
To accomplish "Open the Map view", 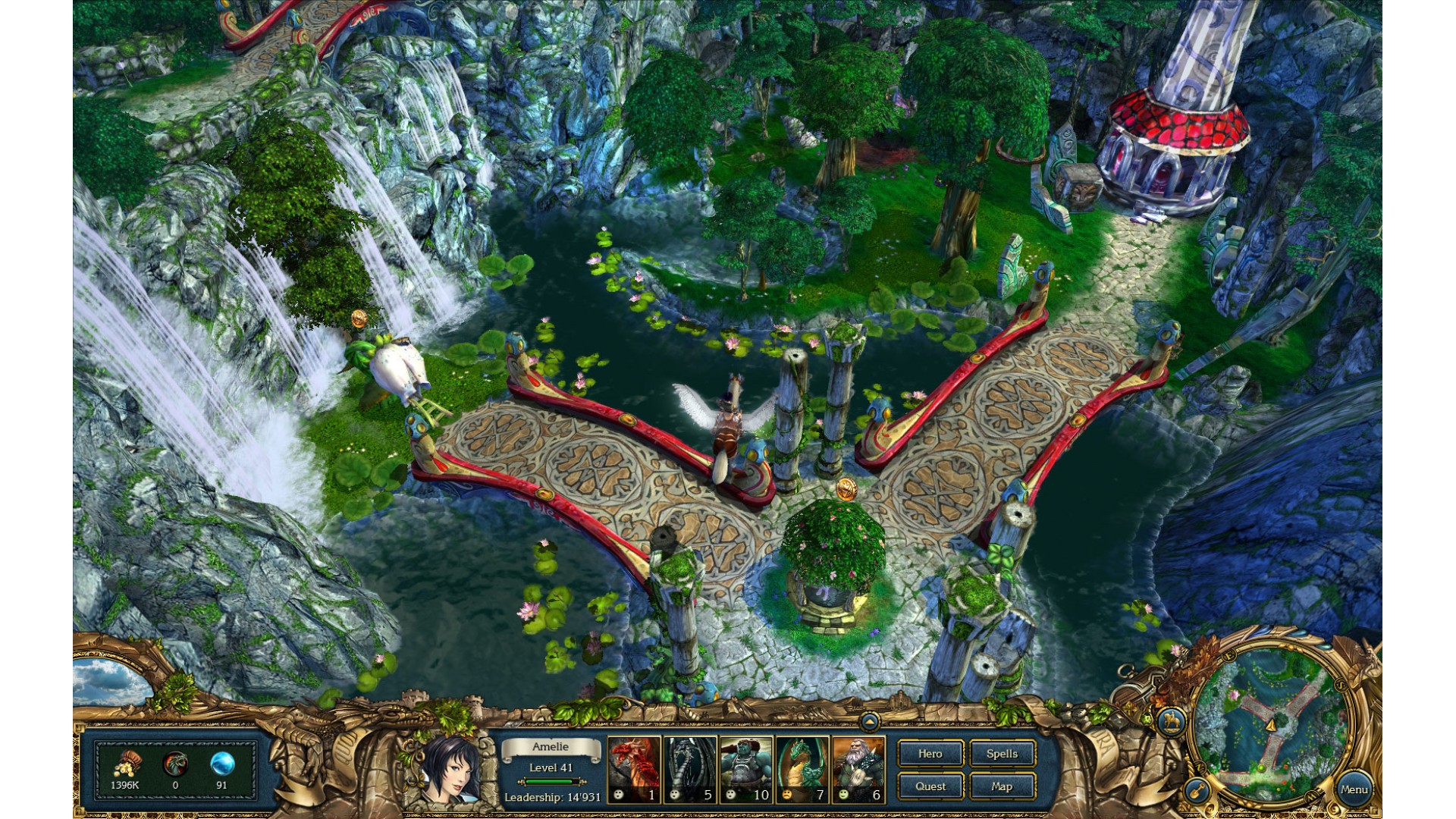I will pyautogui.click(x=1002, y=786).
